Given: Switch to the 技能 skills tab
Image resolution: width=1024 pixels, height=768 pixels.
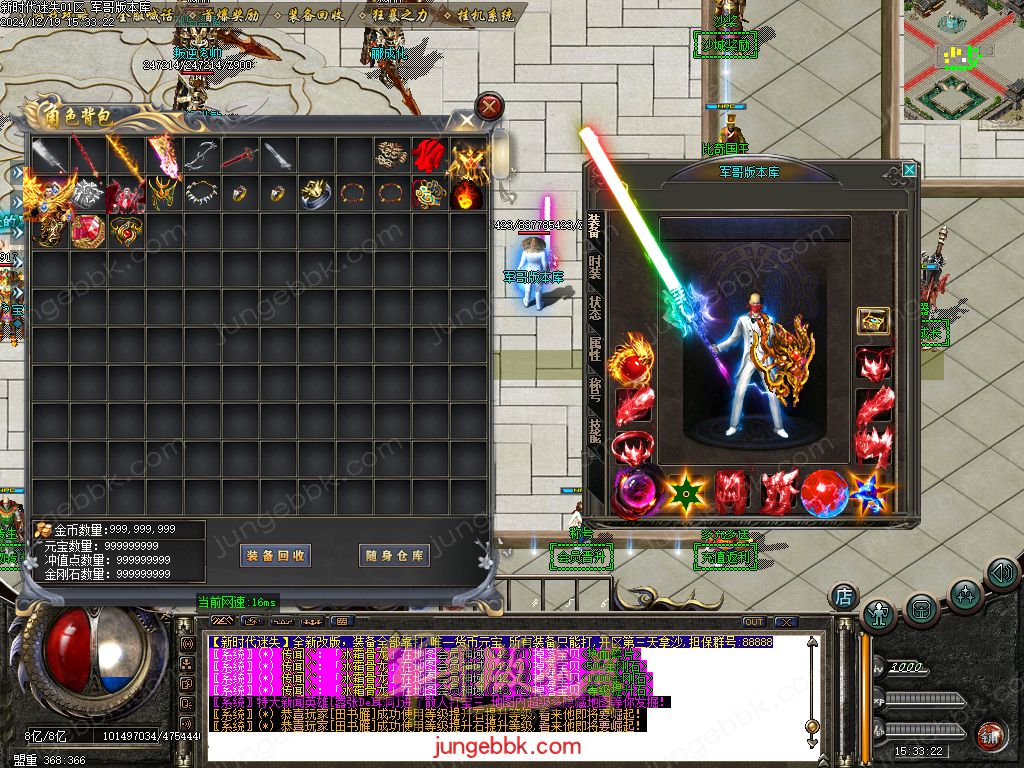Looking at the screenshot, I should coord(595,431).
